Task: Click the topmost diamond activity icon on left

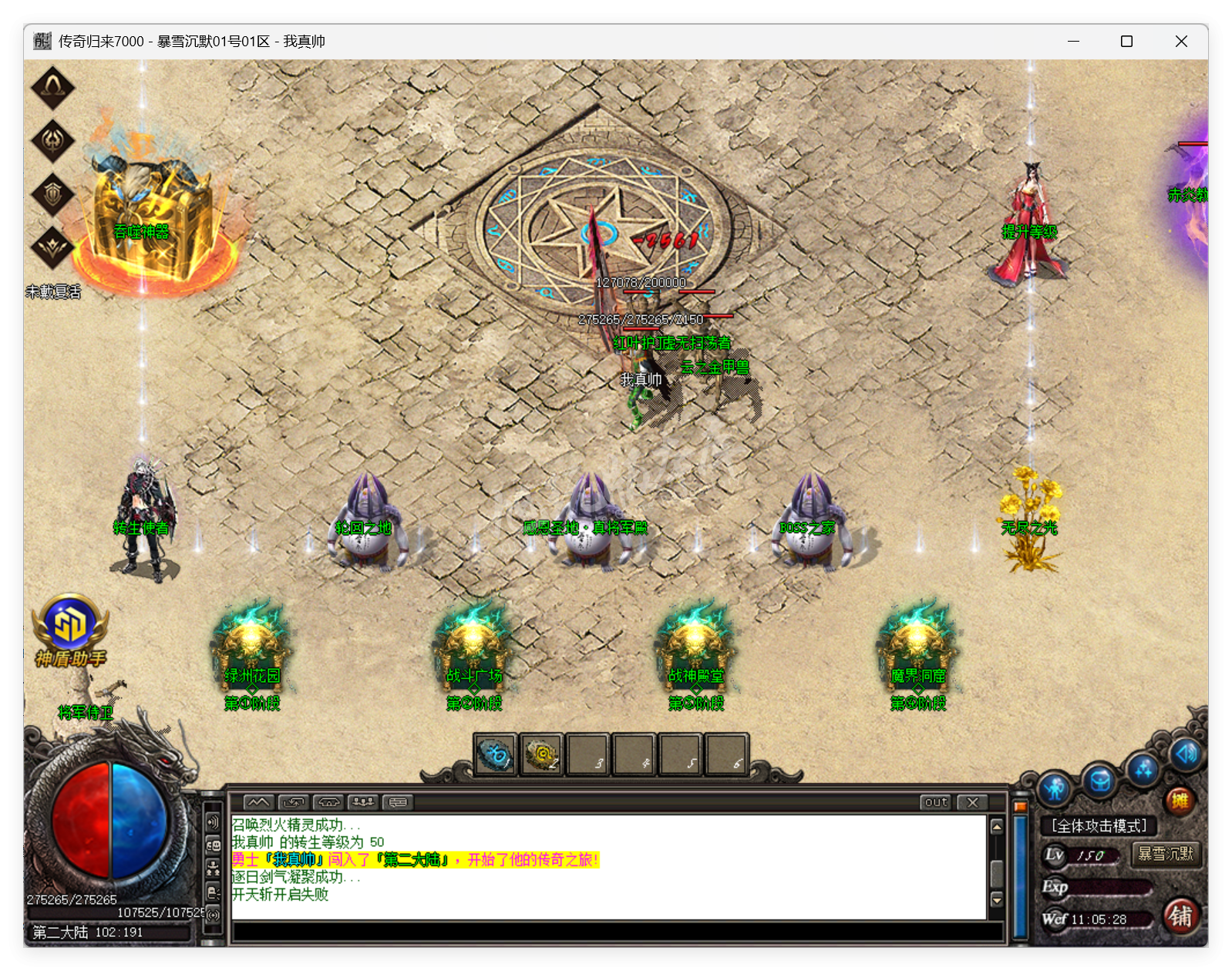Action: click(52, 87)
